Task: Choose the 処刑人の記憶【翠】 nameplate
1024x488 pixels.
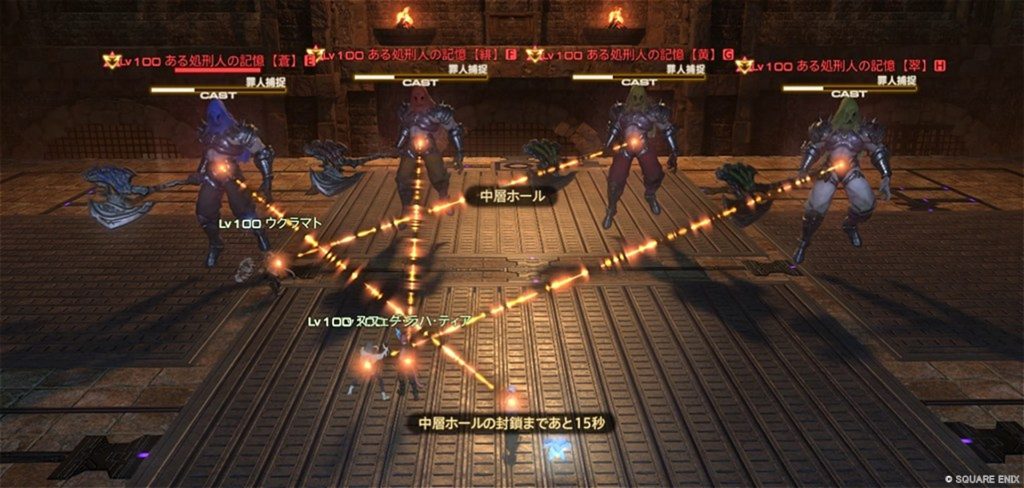Action: coord(846,66)
